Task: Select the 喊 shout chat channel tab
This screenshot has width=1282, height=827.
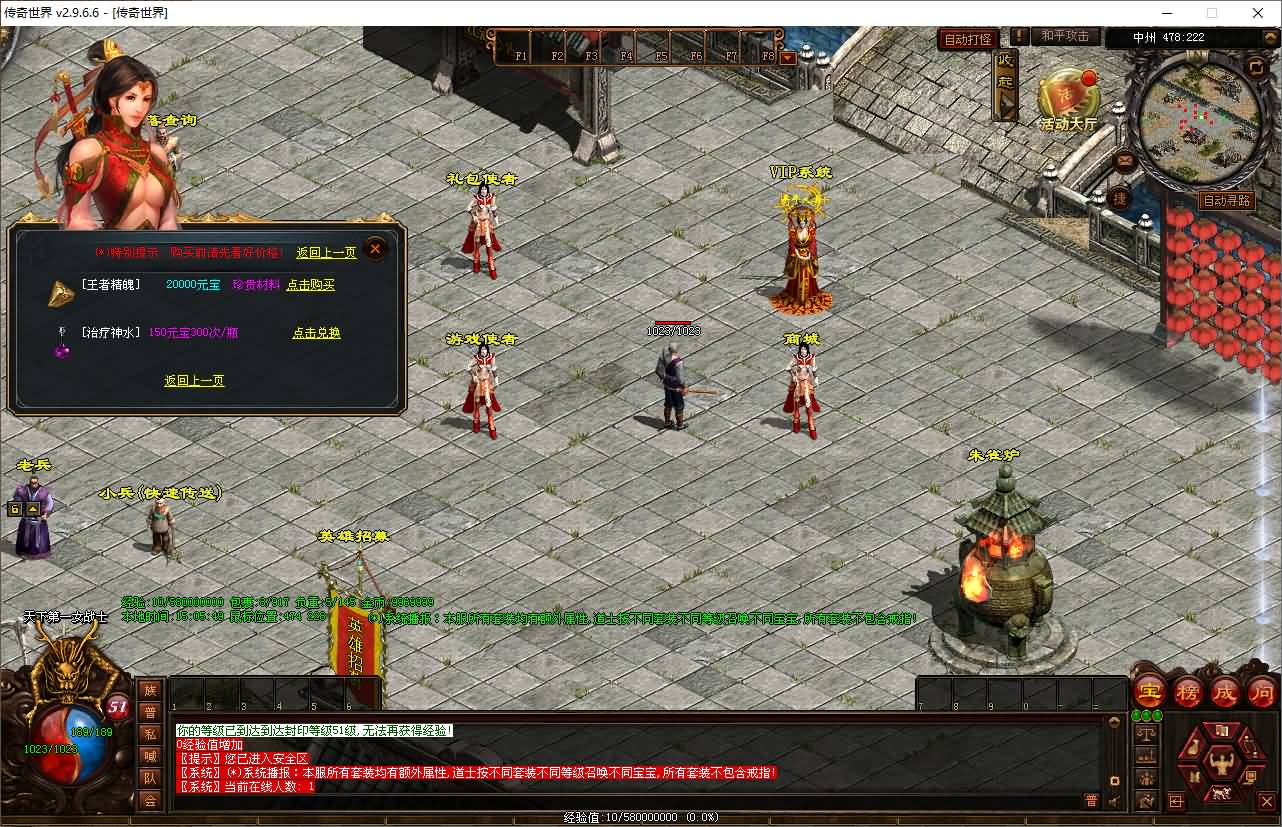Action: [x=150, y=756]
